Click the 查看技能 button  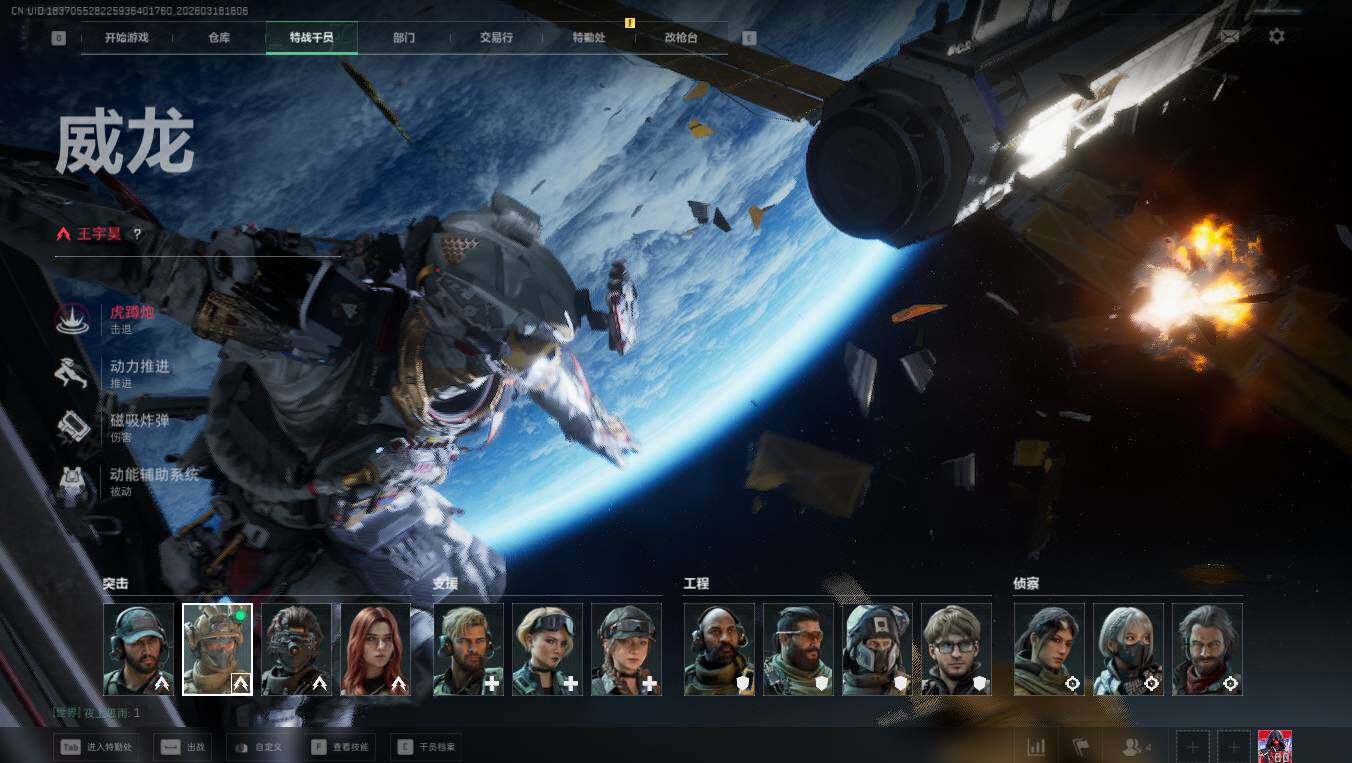point(340,747)
